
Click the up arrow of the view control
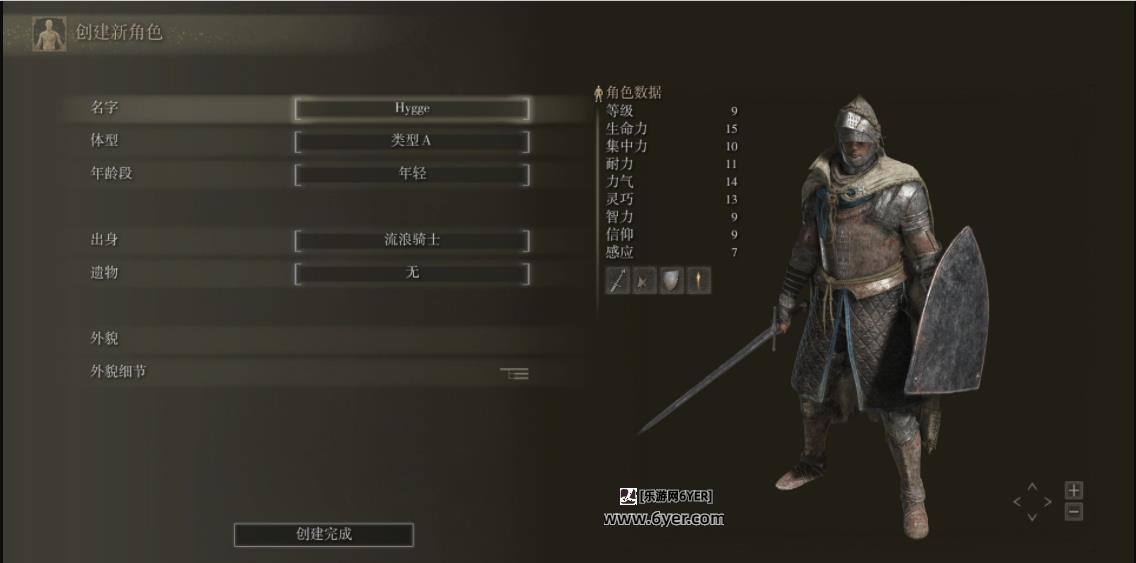click(x=1033, y=487)
